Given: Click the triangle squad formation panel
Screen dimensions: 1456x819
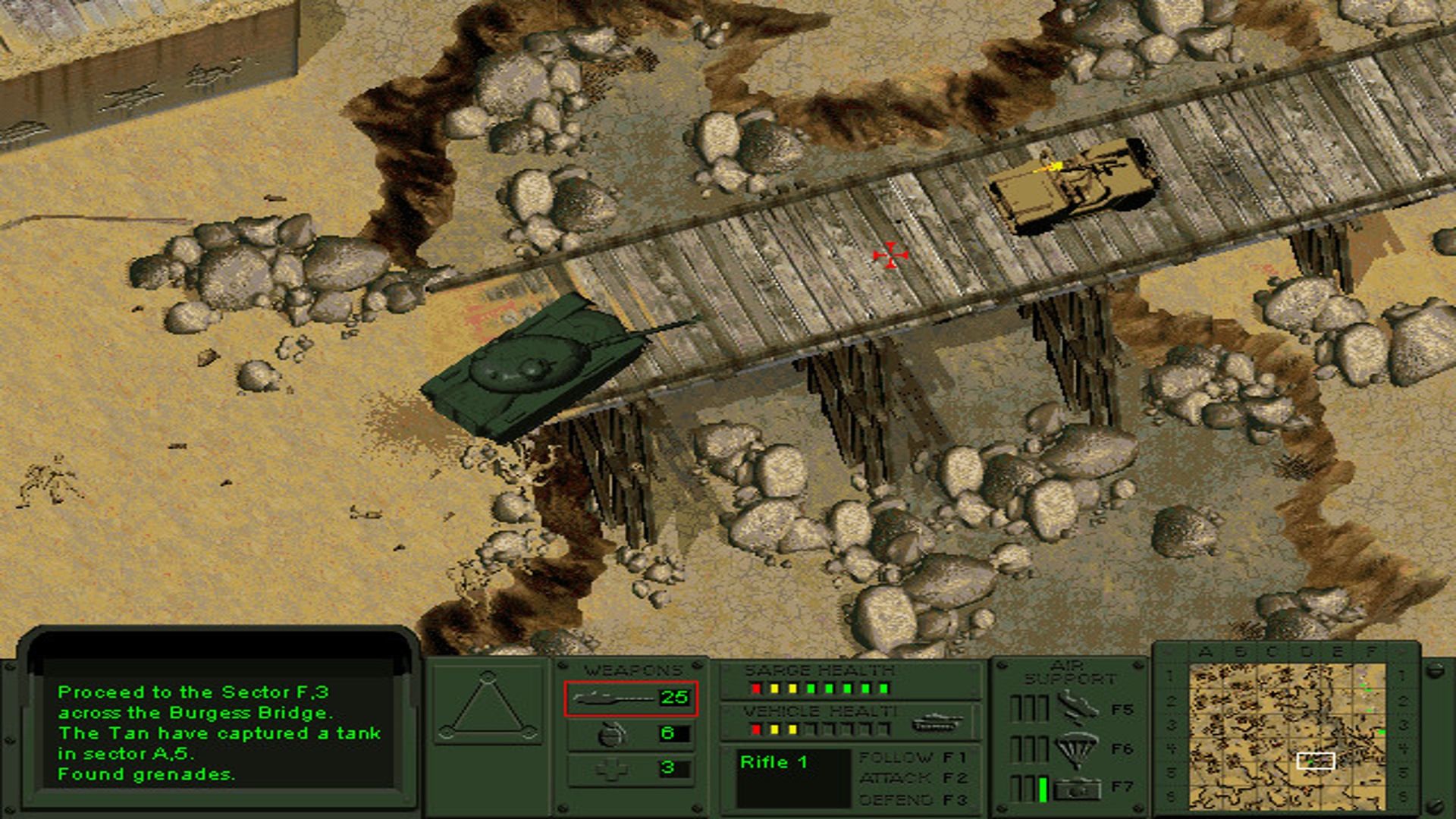Looking at the screenshot, I should click(488, 704).
